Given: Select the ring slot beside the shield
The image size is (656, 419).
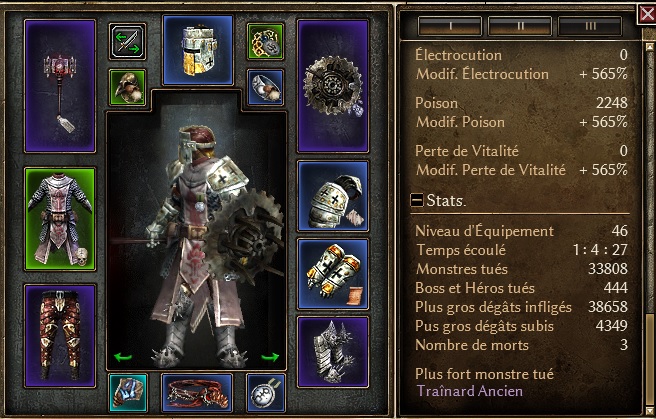Looking at the screenshot, I should 265,88.
